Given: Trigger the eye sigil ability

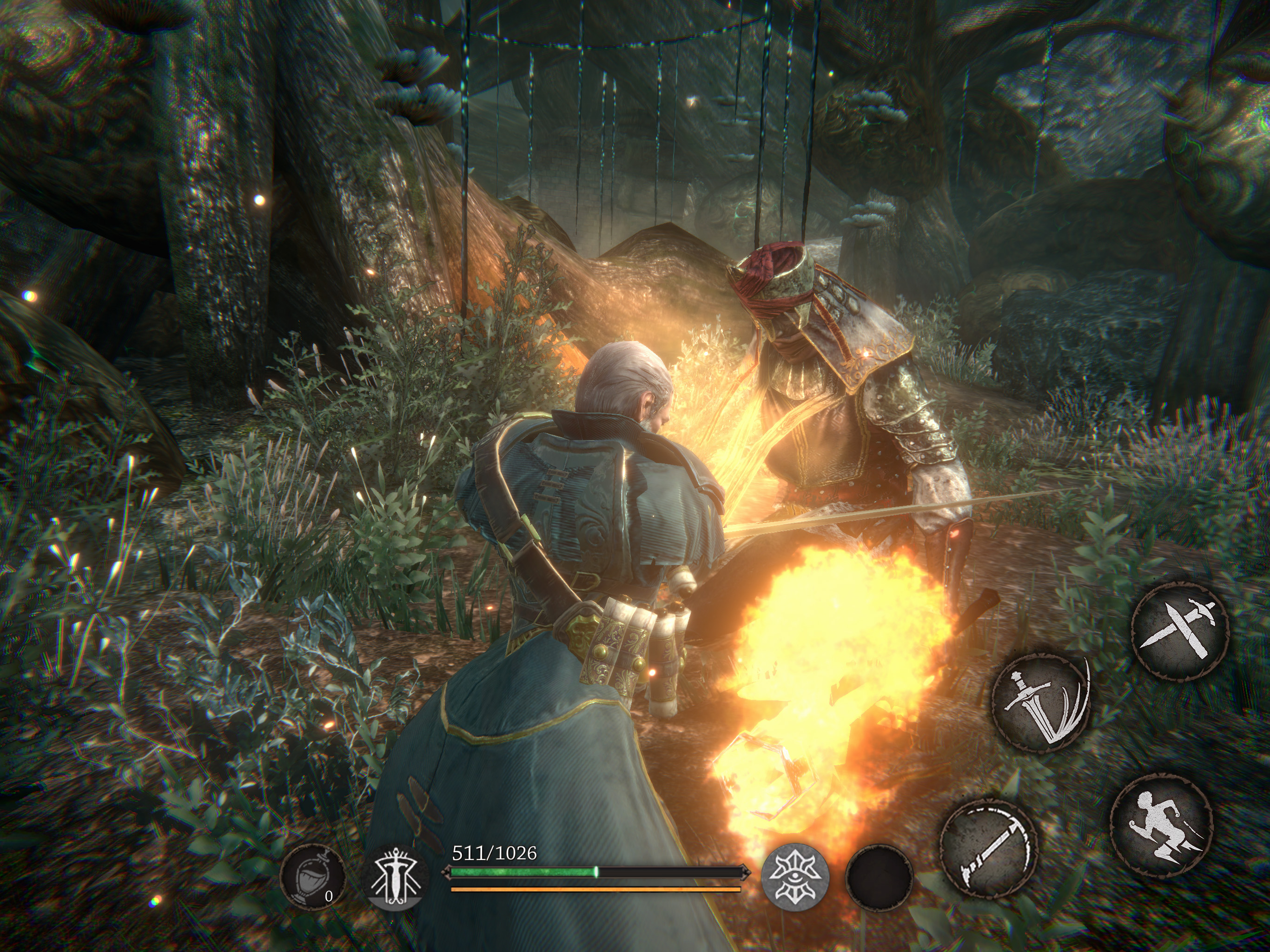Looking at the screenshot, I should point(794,877).
